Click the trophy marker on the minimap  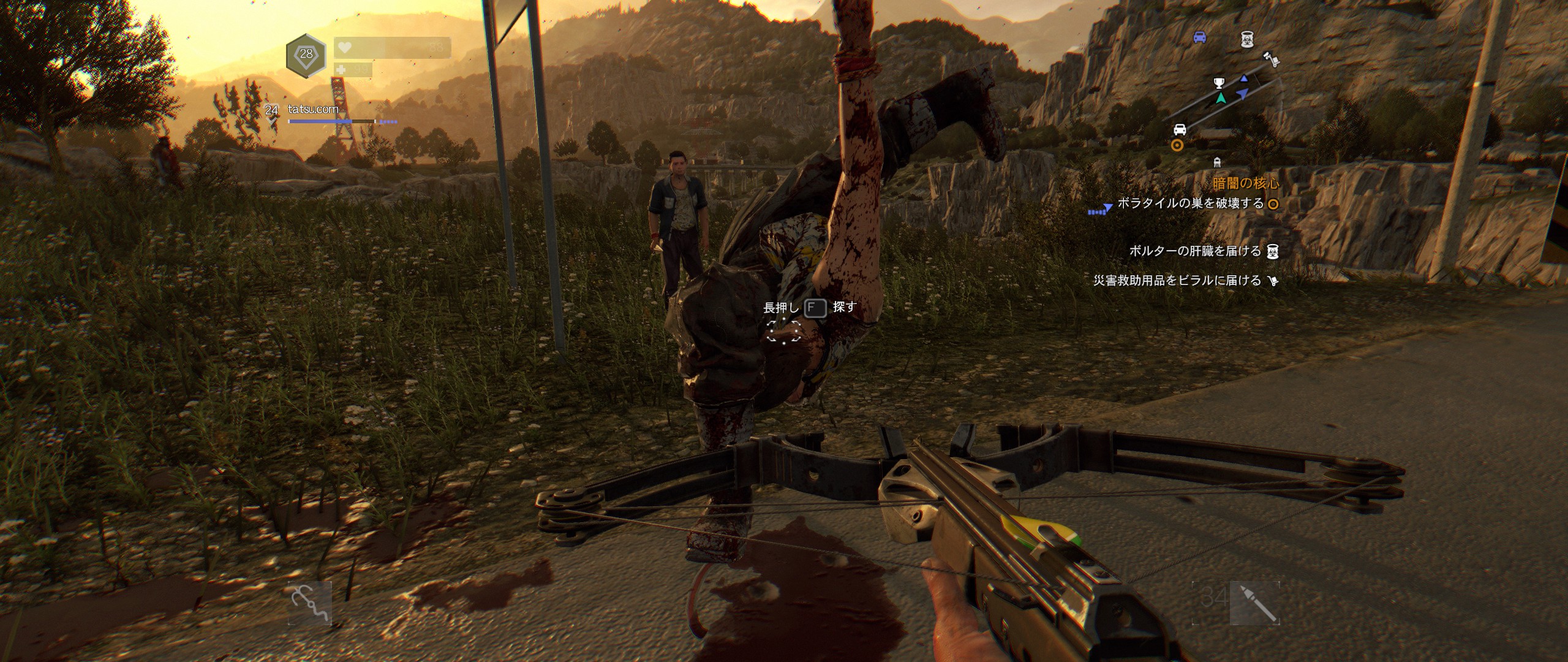pos(1219,83)
